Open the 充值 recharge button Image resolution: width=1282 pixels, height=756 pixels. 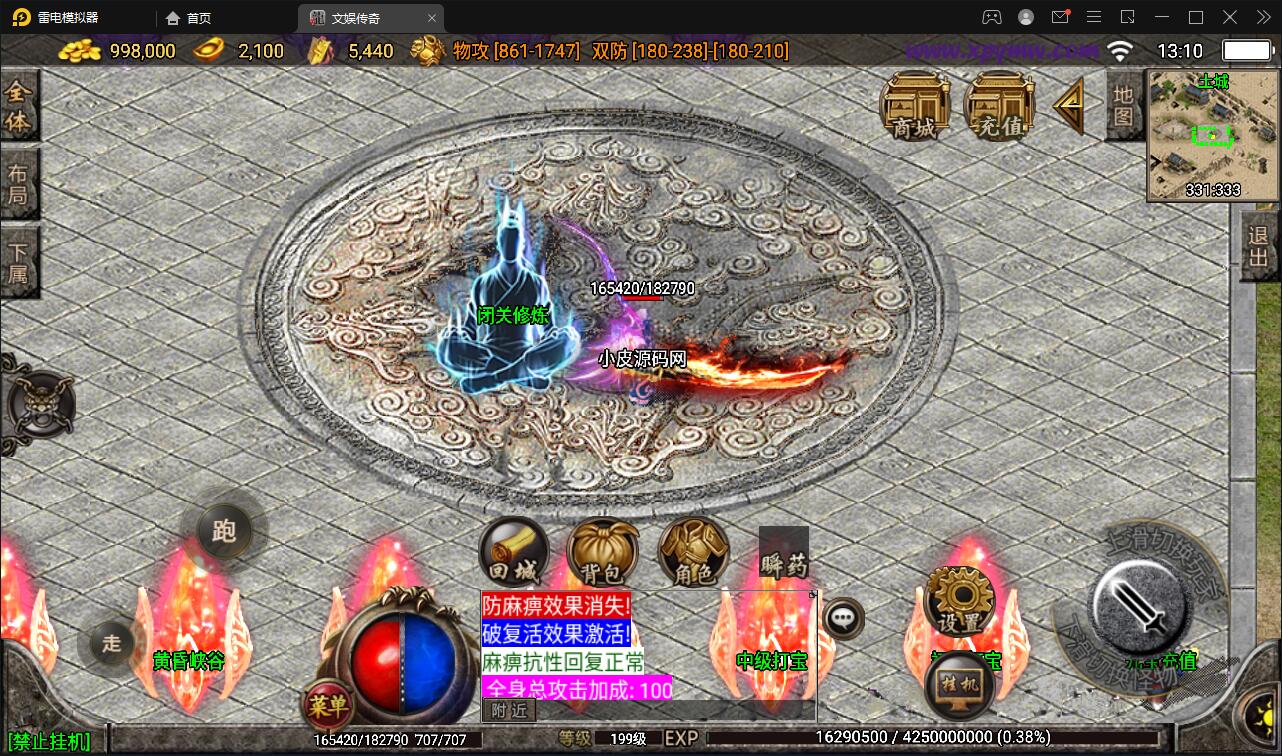point(998,105)
